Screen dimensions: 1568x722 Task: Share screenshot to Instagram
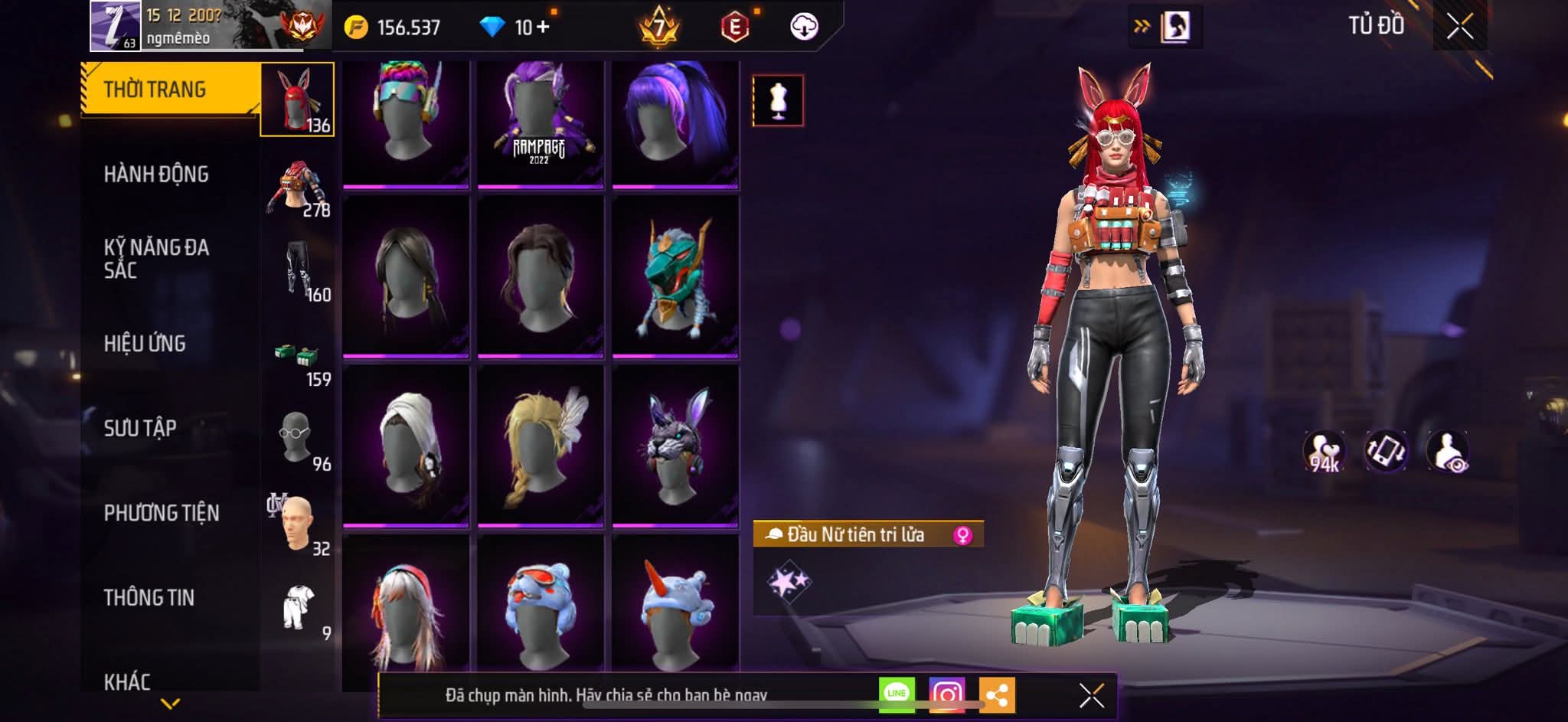946,694
